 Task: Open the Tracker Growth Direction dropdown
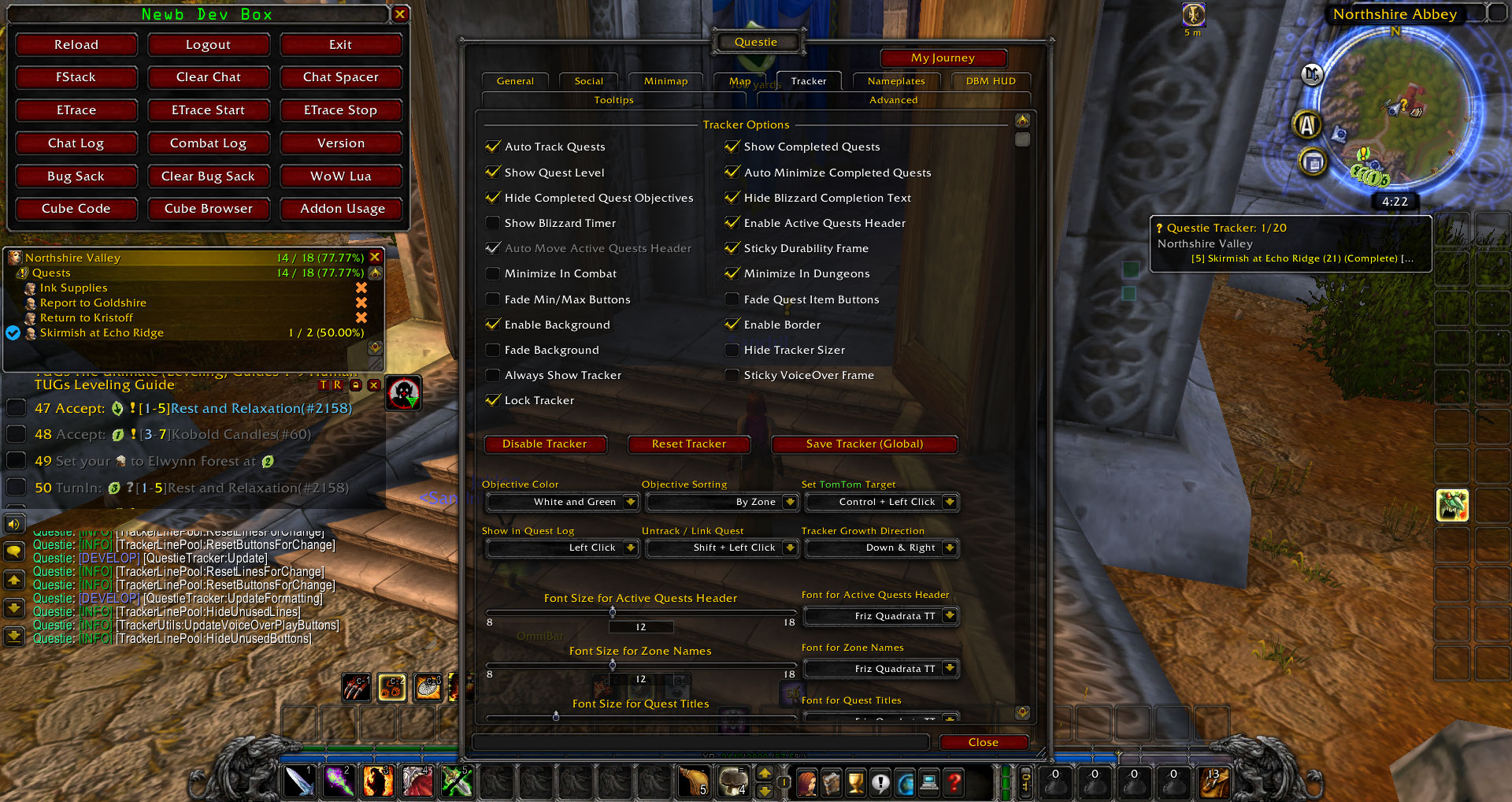click(x=881, y=548)
